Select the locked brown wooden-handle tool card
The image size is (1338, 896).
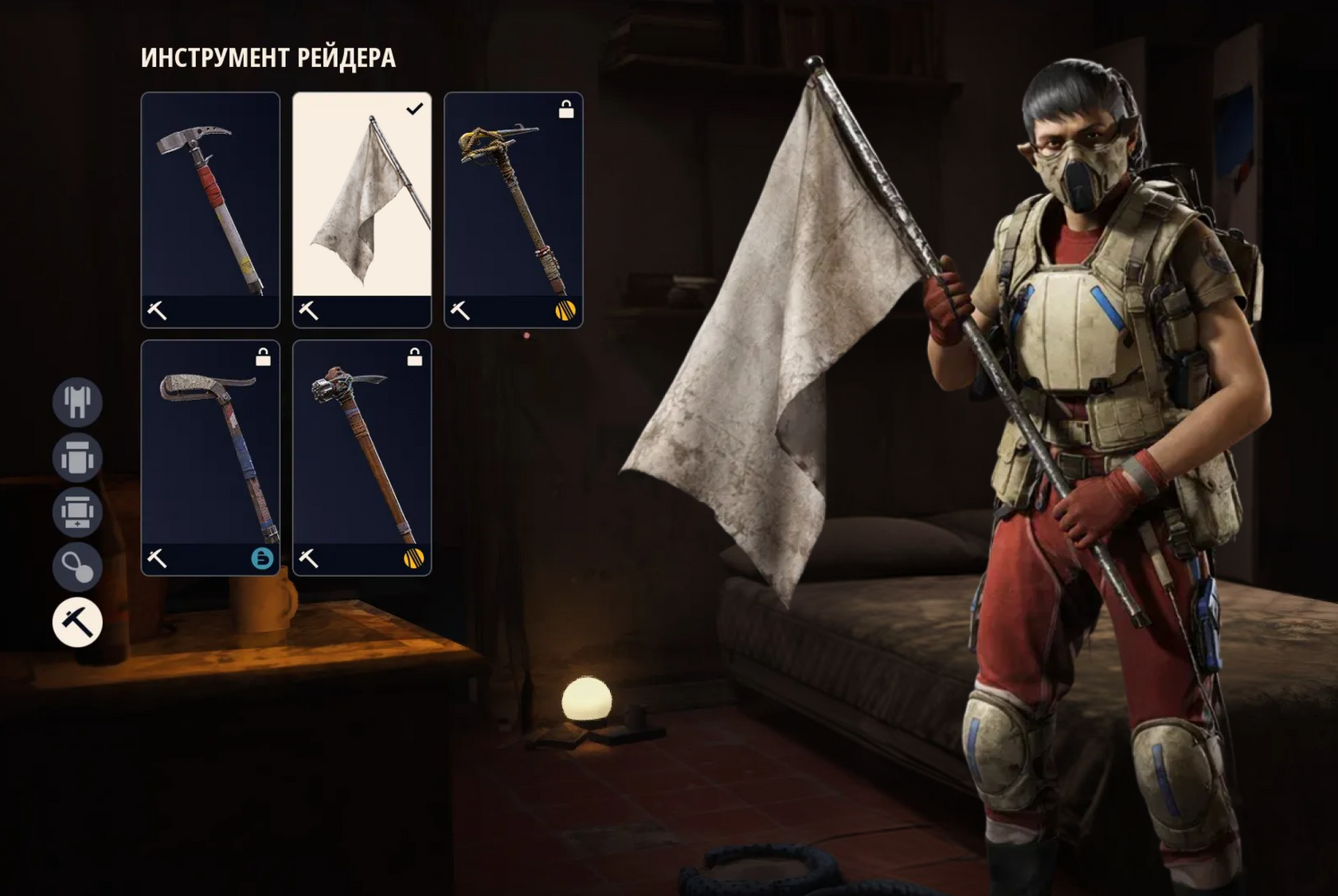click(362, 457)
